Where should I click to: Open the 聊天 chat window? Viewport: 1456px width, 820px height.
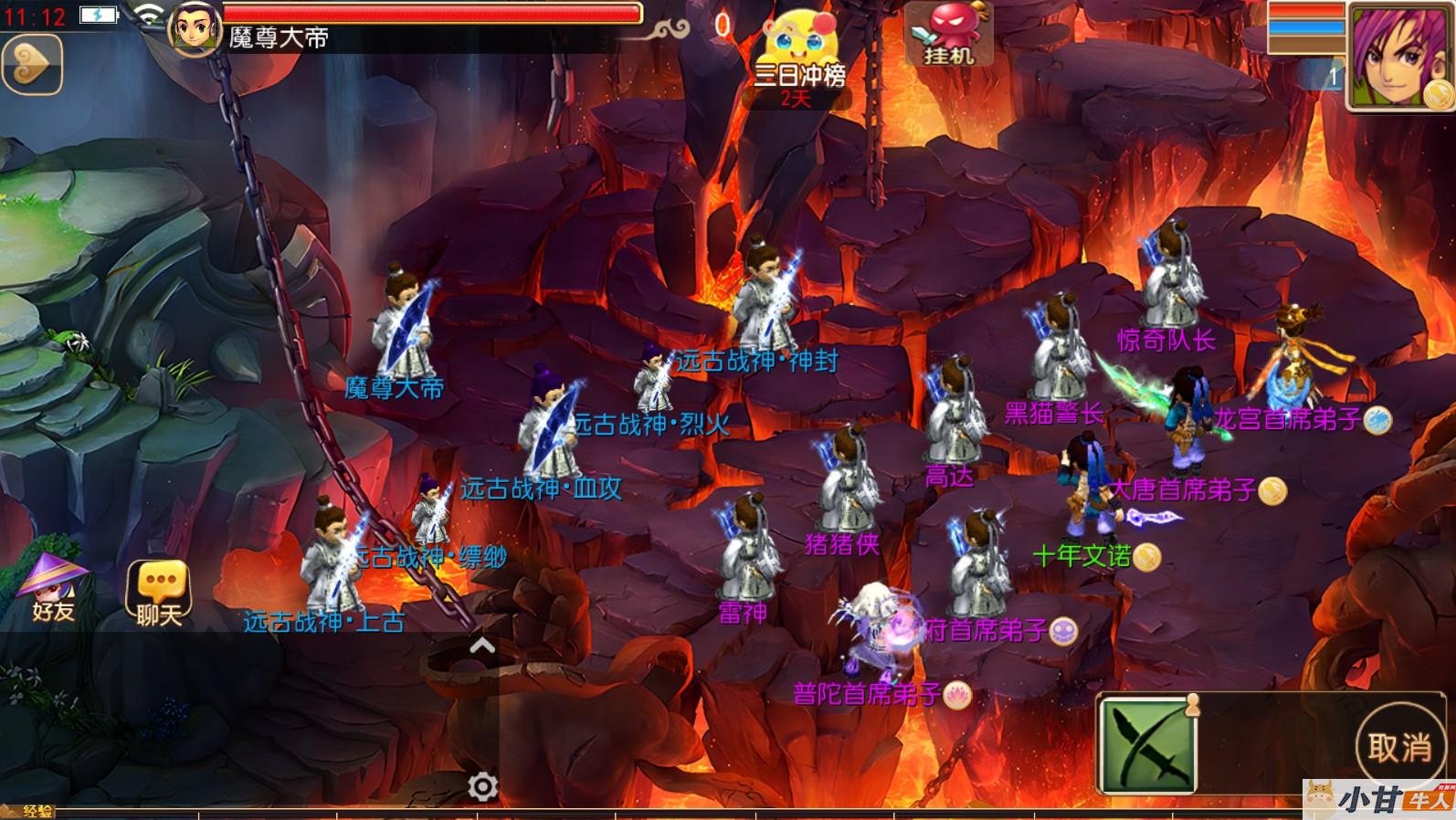click(x=159, y=593)
